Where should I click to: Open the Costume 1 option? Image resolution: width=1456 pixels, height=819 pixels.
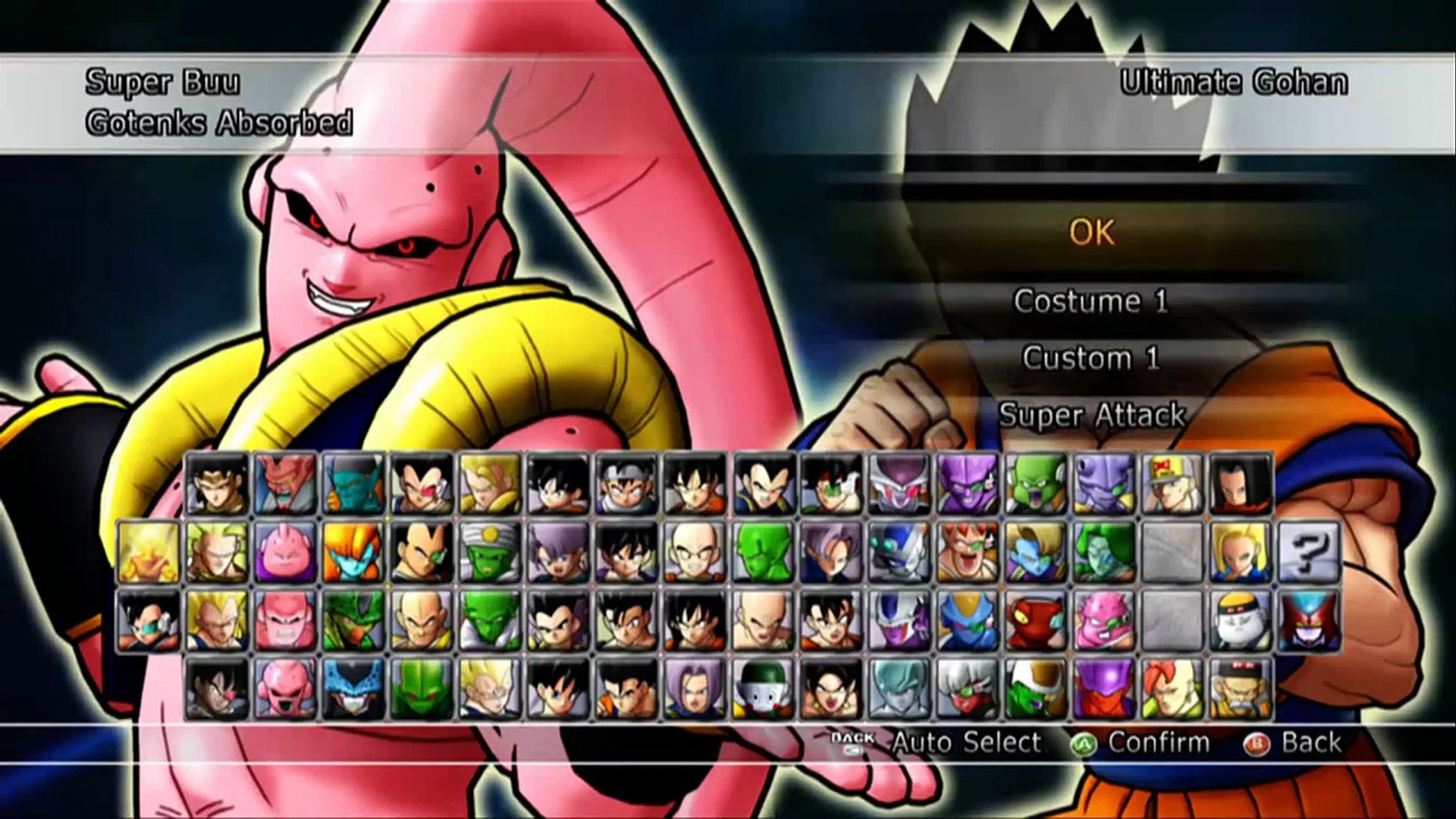click(x=1091, y=302)
